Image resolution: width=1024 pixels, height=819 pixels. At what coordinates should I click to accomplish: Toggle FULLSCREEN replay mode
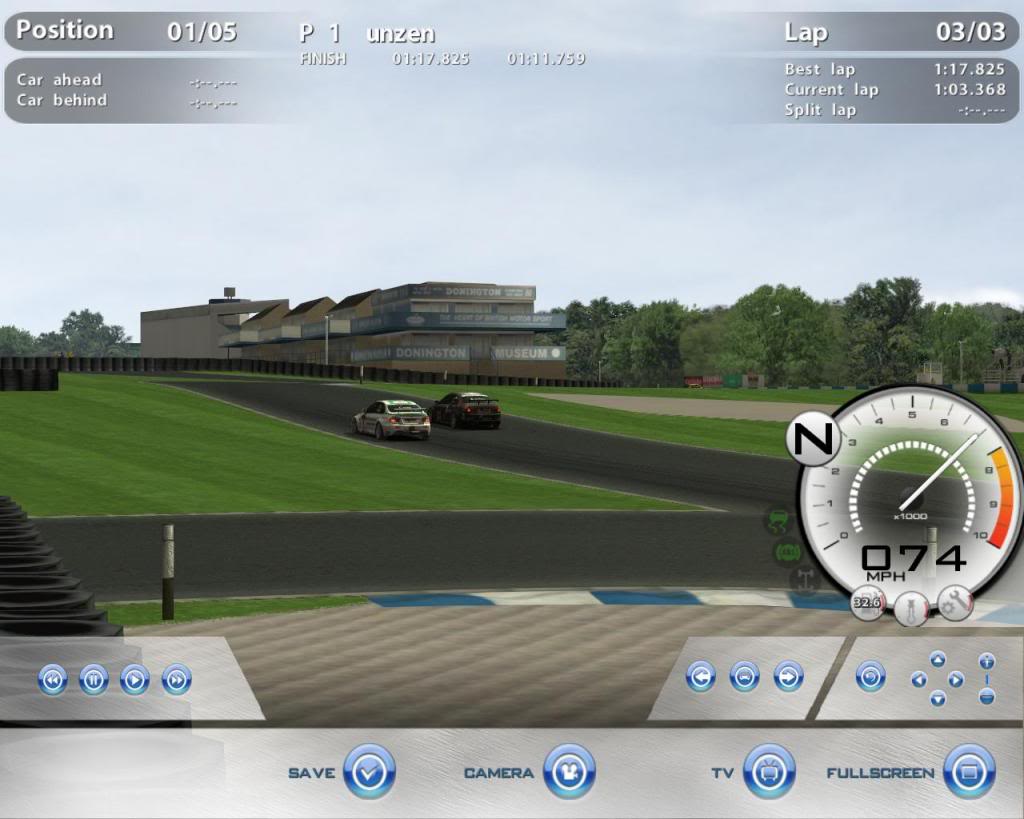tap(969, 772)
